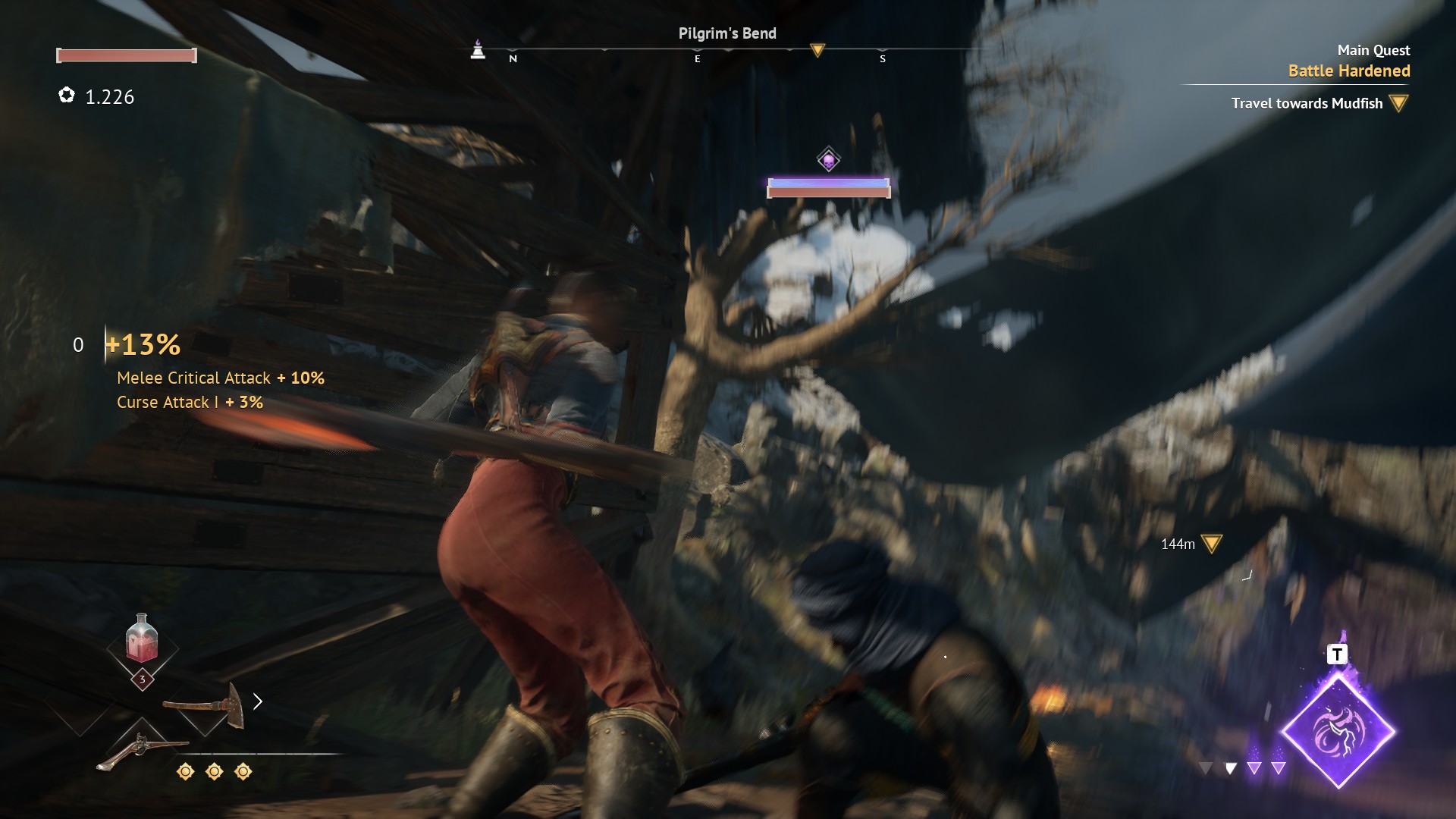
Task: Select the flintlock pistol slot
Action: pyautogui.click(x=142, y=750)
